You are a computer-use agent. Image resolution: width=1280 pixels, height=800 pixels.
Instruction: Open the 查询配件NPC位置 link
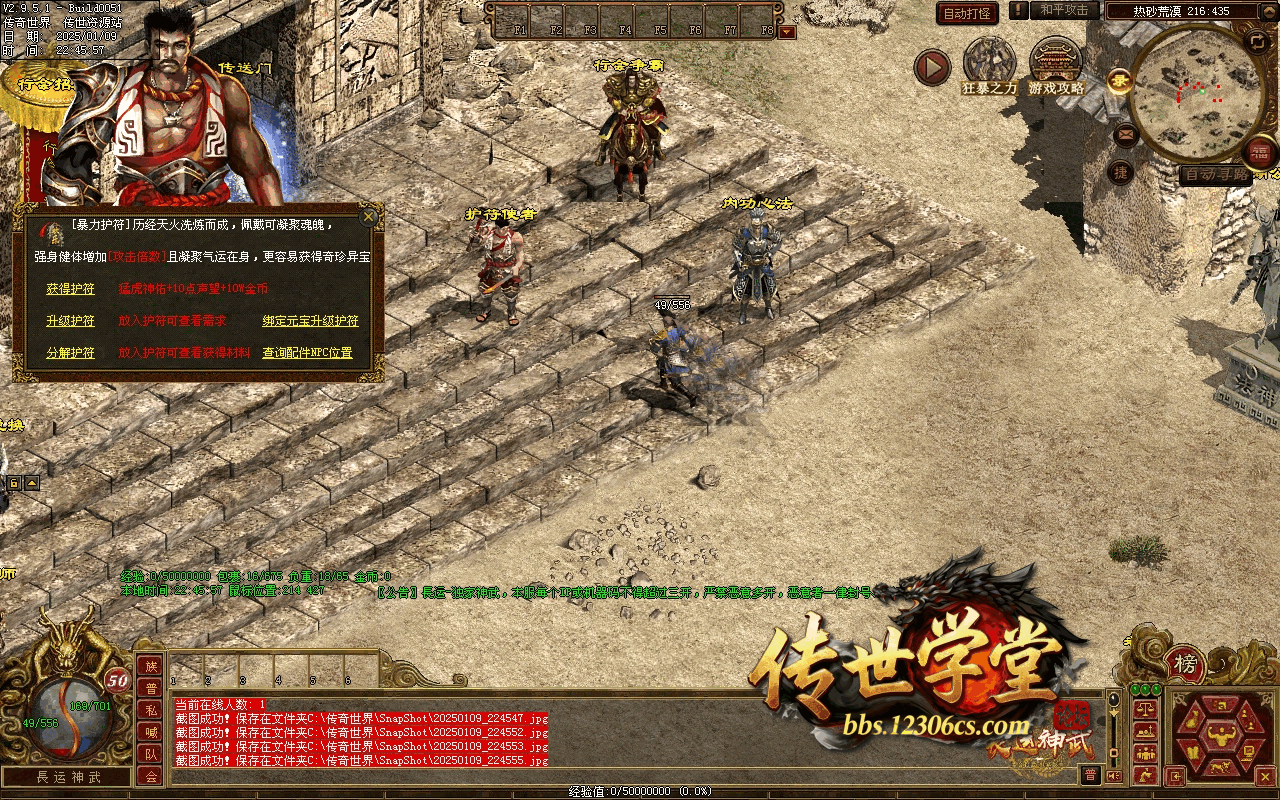(307, 353)
